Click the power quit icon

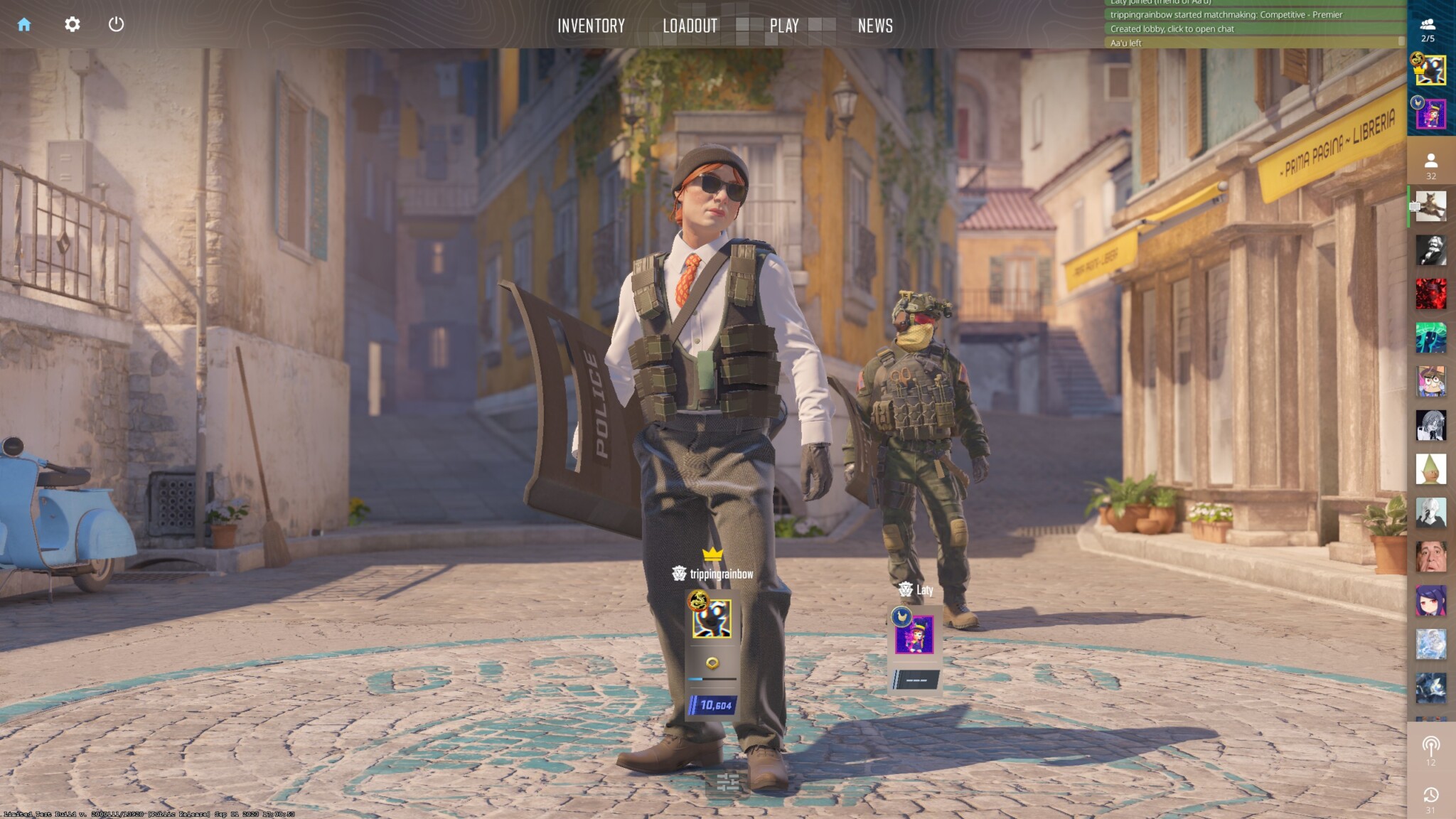pyautogui.click(x=116, y=25)
